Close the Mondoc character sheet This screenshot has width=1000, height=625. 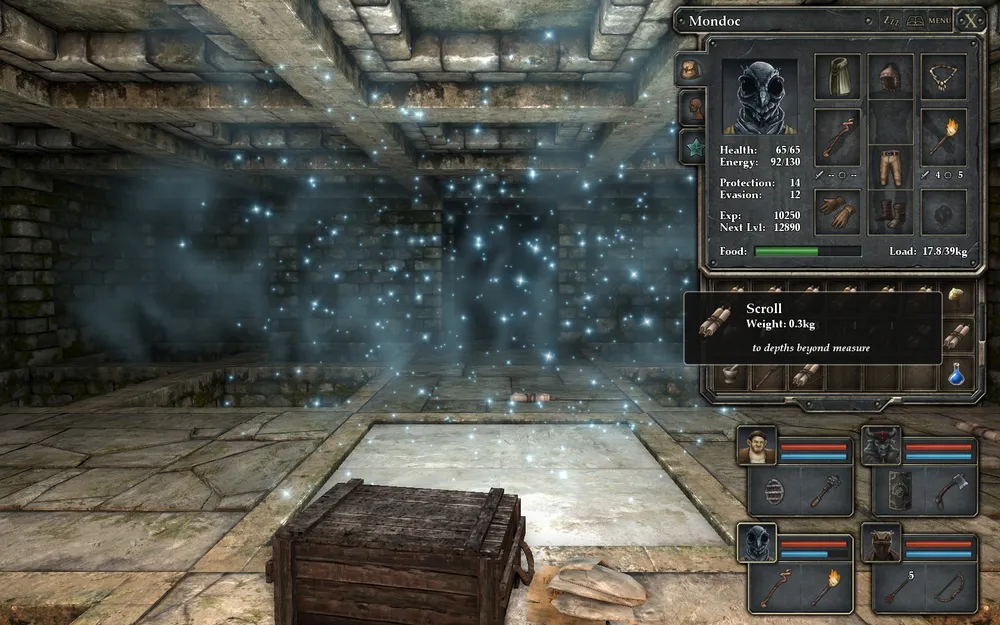tap(970, 20)
